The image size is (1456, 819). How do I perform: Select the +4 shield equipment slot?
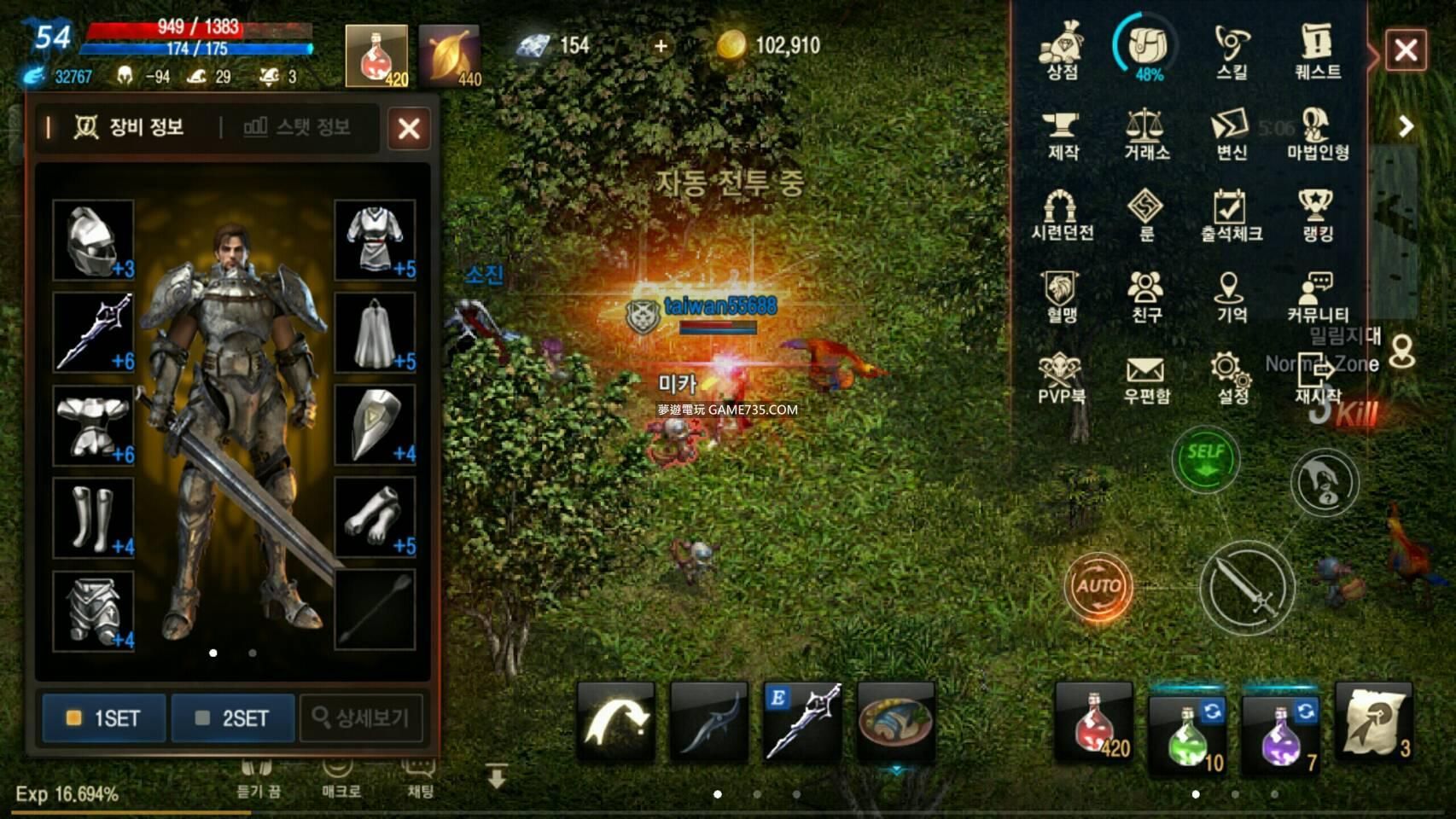pos(375,425)
